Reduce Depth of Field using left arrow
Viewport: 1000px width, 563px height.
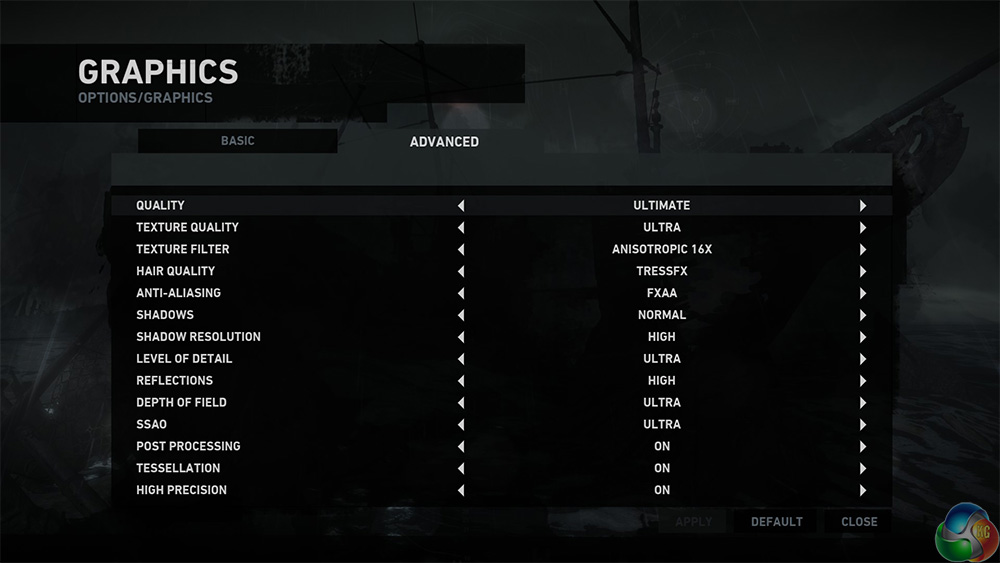coord(461,403)
